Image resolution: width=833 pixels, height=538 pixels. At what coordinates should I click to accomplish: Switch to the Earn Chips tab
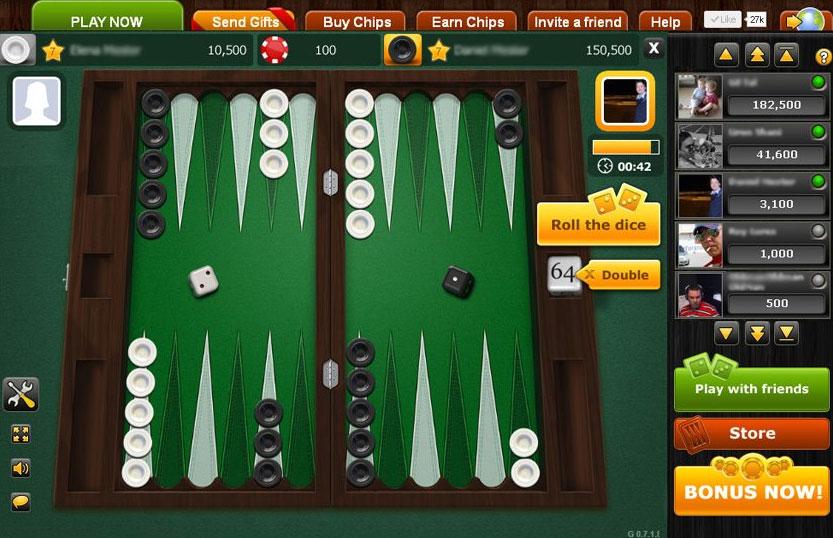(x=467, y=22)
